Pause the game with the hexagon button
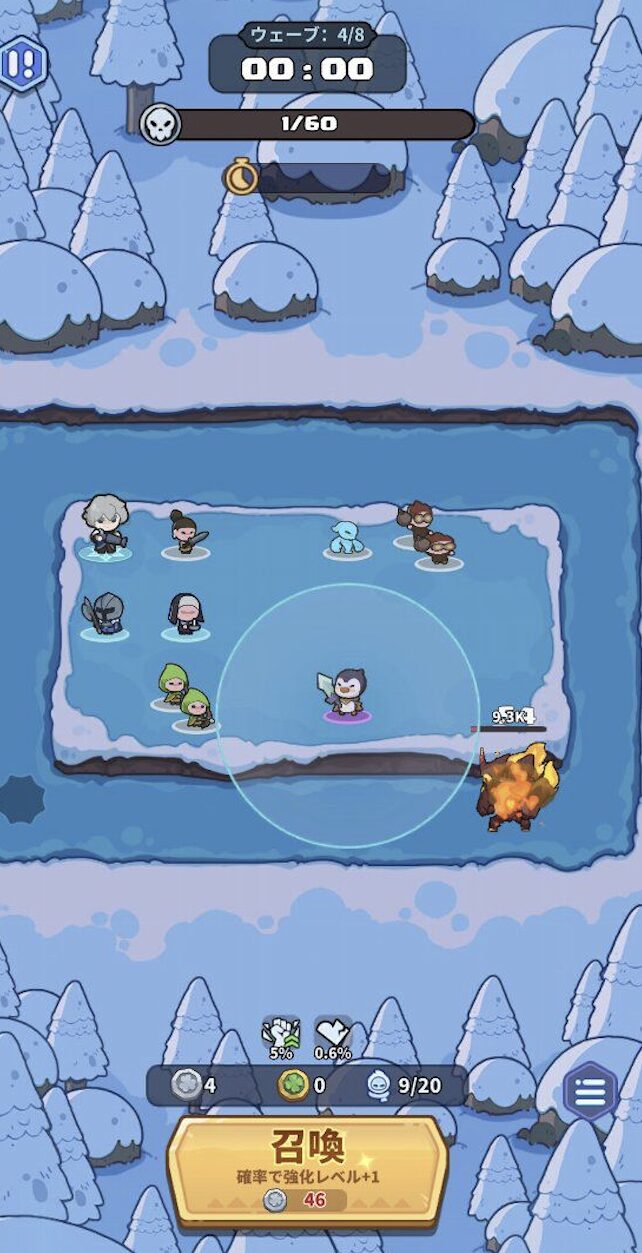 click(x=21, y=64)
